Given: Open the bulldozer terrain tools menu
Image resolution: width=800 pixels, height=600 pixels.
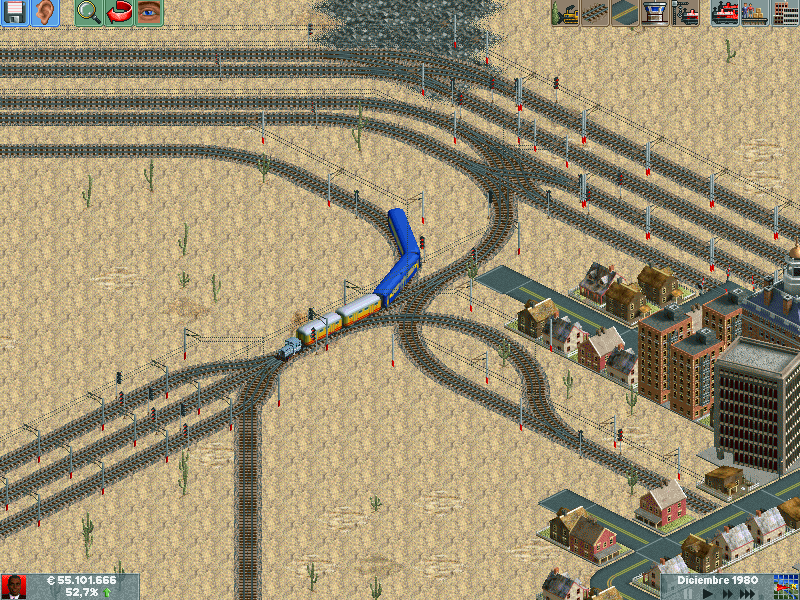Looking at the screenshot, I should [565, 13].
